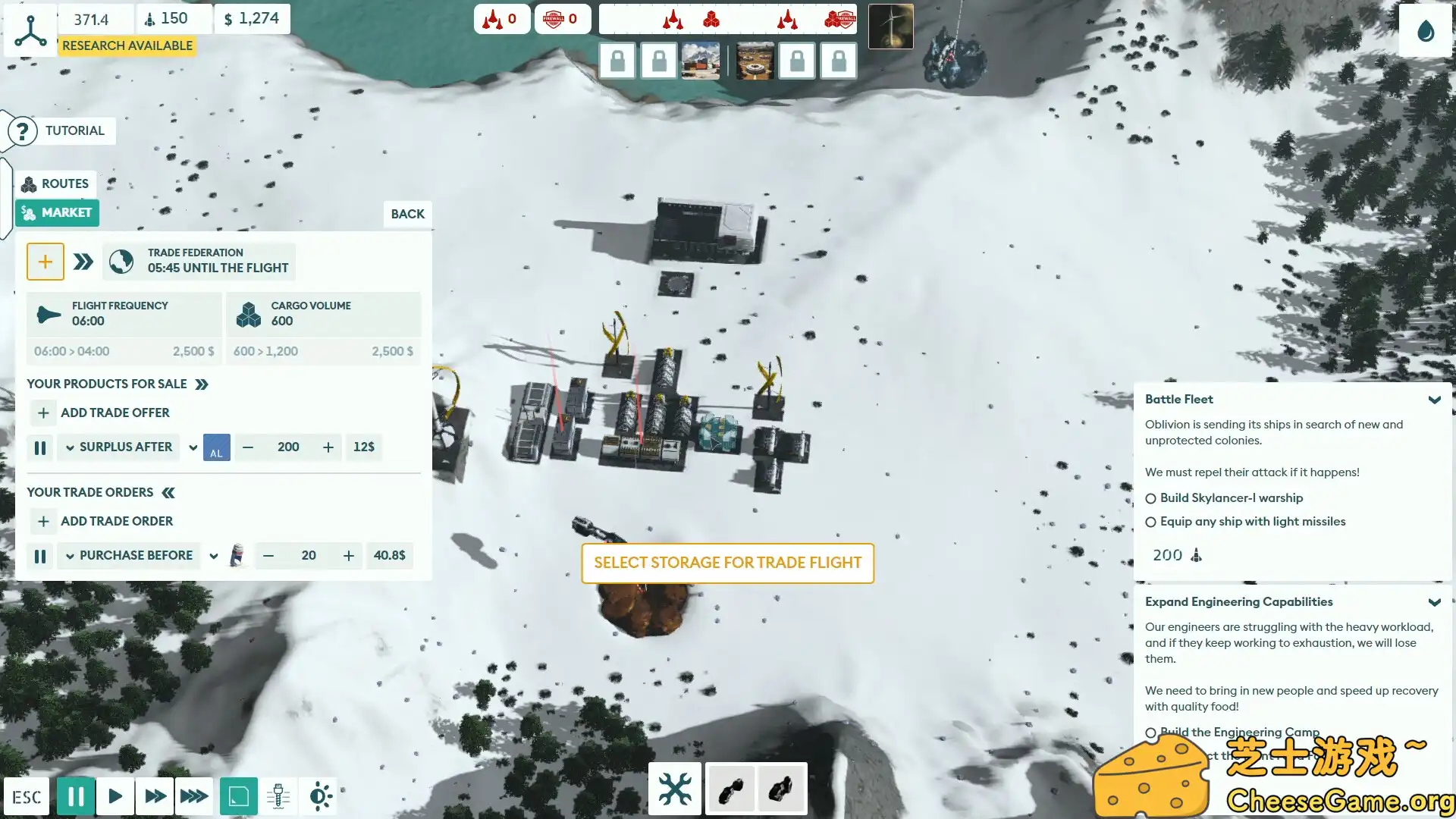Select the drill probe icon bottom toolbar
Screen dimensions: 1456x819
(278, 796)
